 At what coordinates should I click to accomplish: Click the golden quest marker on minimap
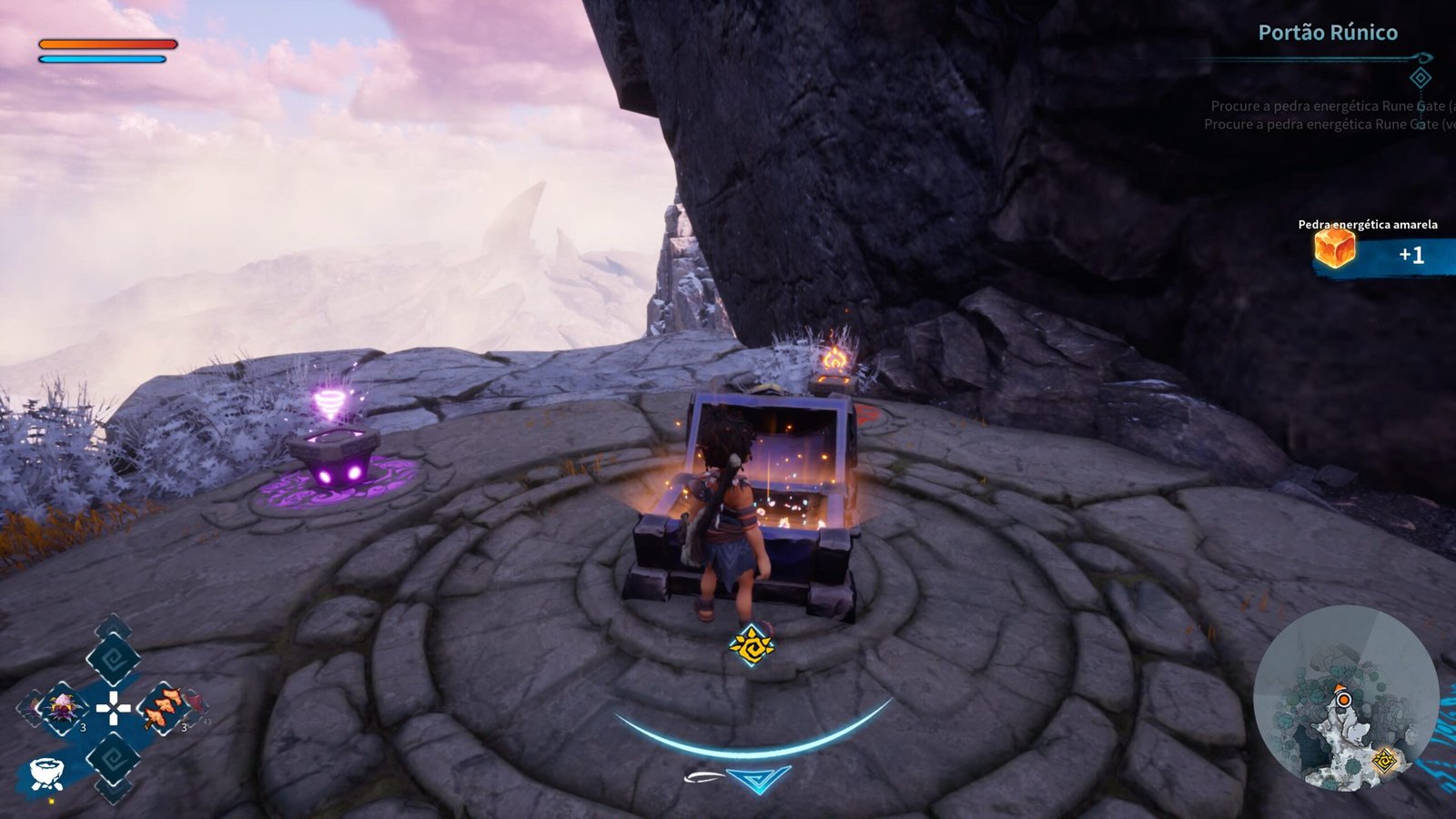click(x=1385, y=760)
